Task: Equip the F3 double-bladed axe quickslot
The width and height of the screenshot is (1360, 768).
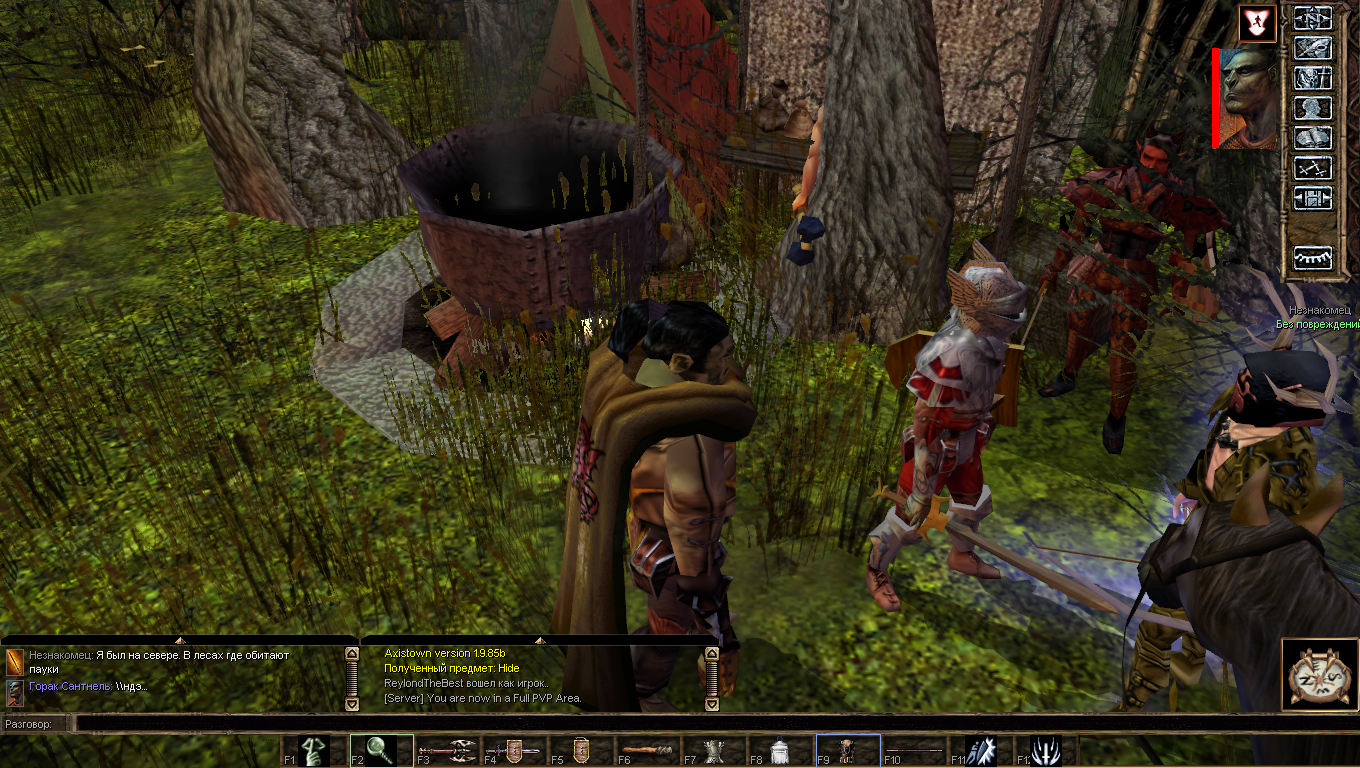Action: pos(448,751)
